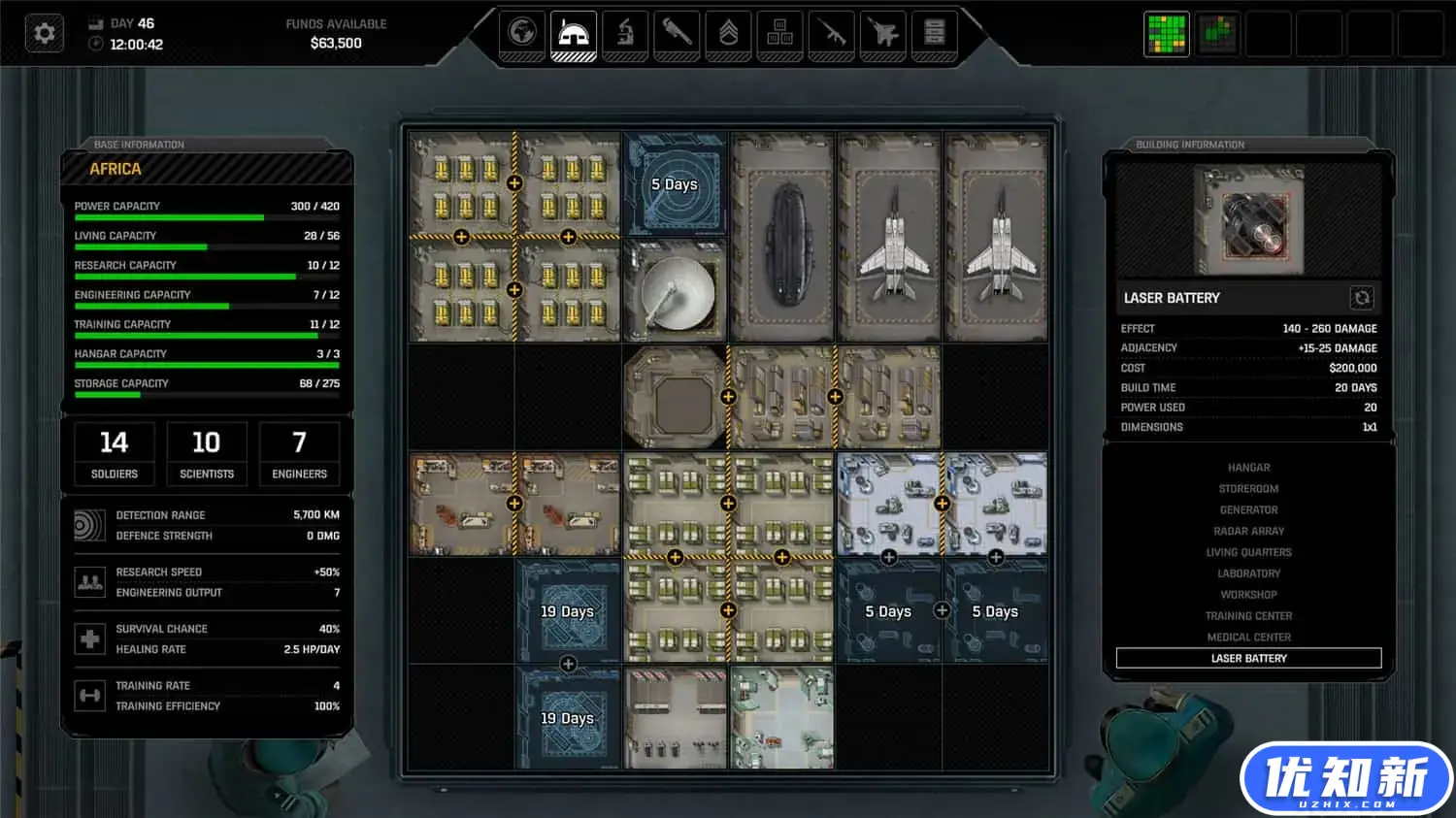Open the crates storage tab

779,33
